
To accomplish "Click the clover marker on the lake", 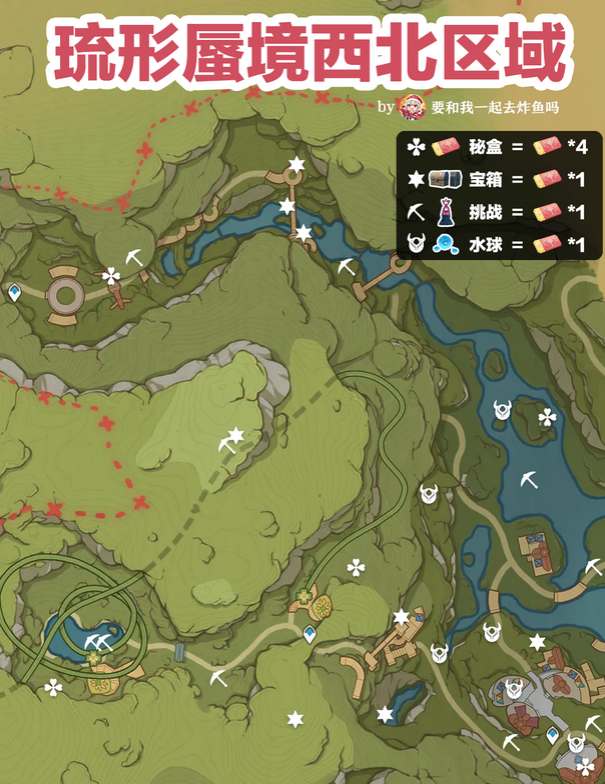I will (x=546, y=417).
